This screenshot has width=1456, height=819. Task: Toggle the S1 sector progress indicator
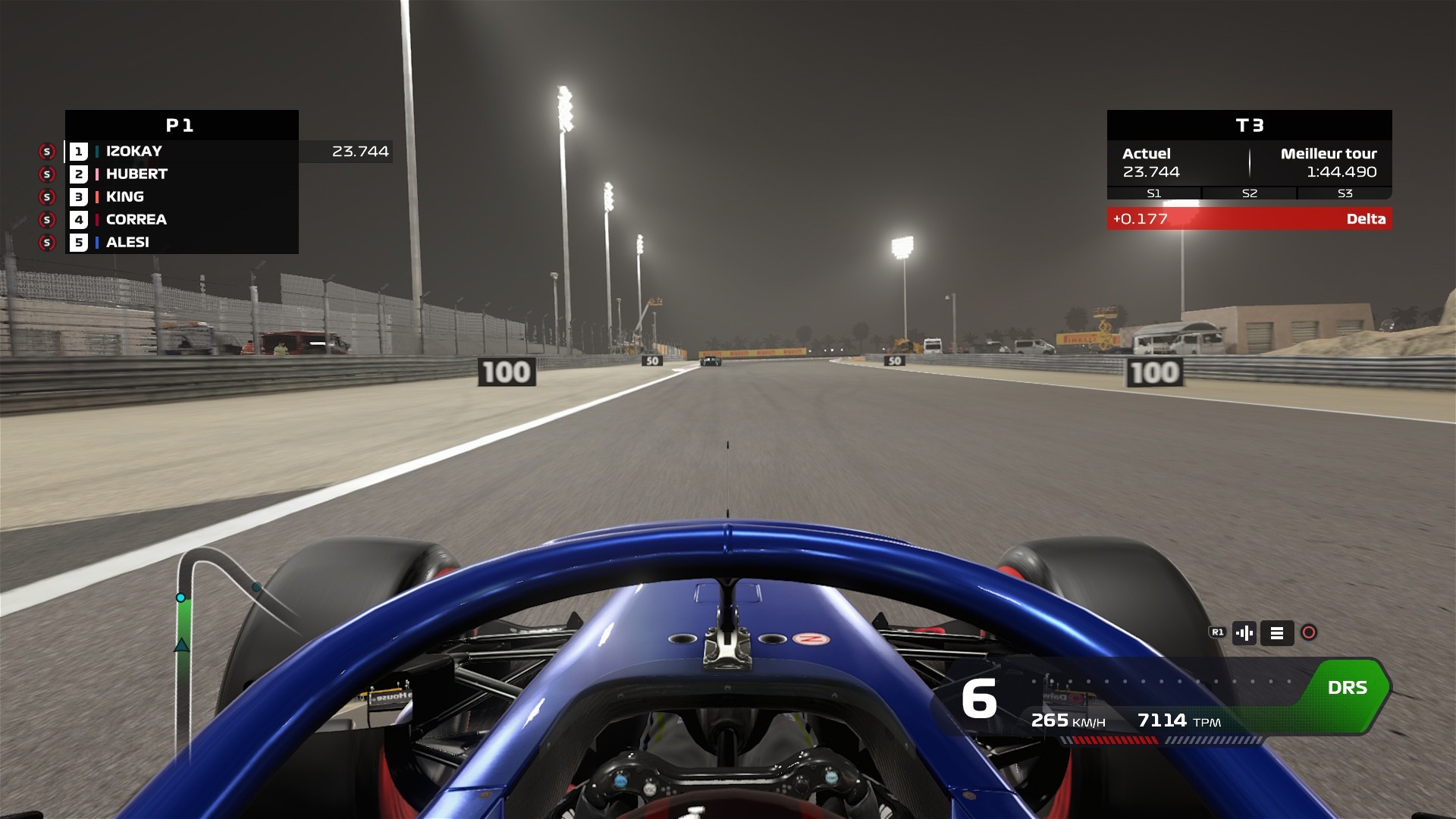click(1153, 193)
